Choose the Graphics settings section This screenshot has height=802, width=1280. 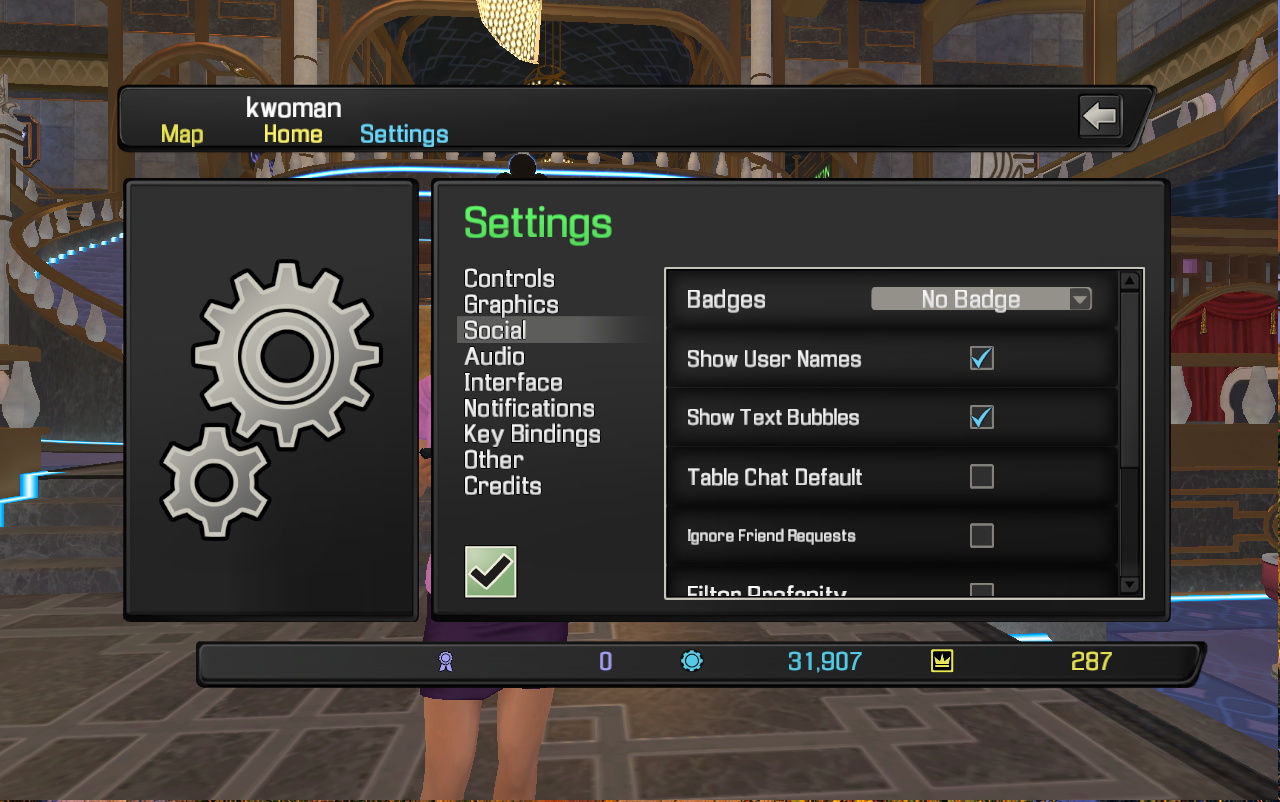[x=511, y=305]
